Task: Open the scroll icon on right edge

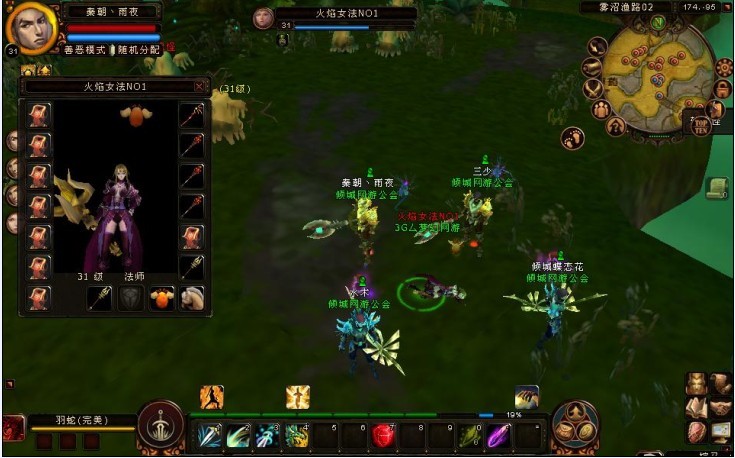Action: coord(715,188)
